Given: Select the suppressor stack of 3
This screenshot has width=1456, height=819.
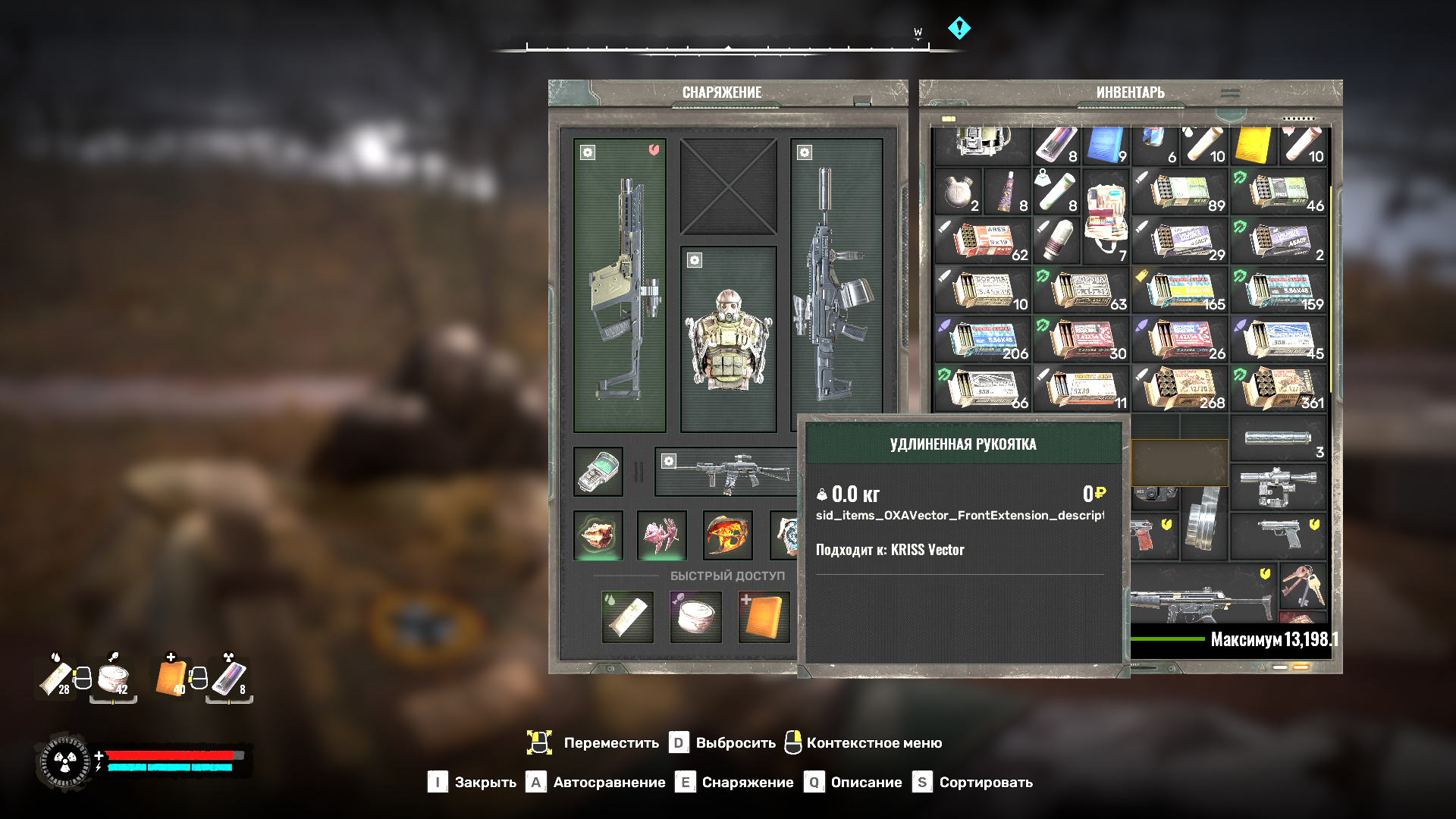Looking at the screenshot, I should 1278,438.
